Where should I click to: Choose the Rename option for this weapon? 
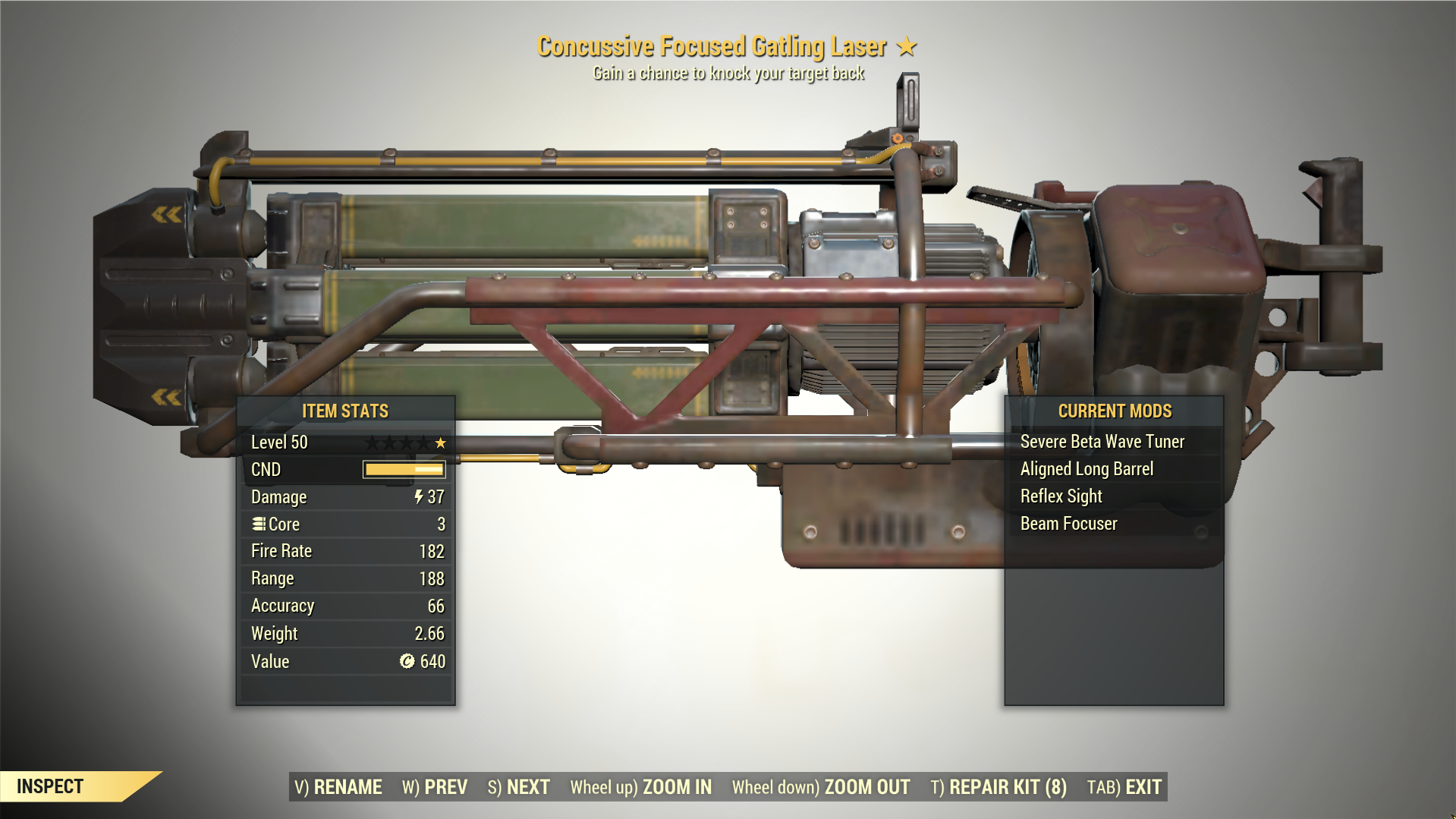(x=338, y=787)
